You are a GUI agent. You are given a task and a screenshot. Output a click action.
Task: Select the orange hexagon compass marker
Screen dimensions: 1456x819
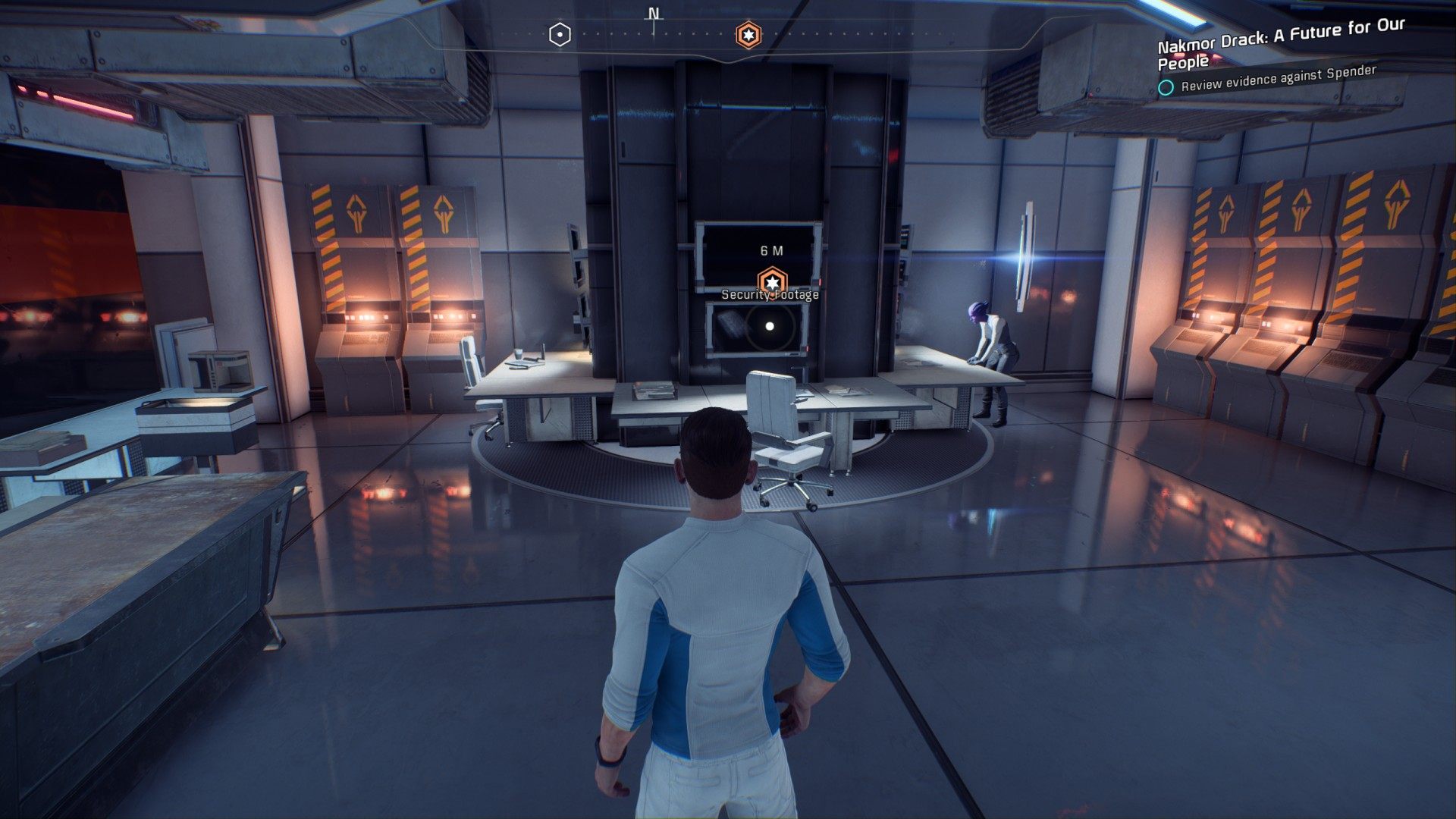[748, 35]
